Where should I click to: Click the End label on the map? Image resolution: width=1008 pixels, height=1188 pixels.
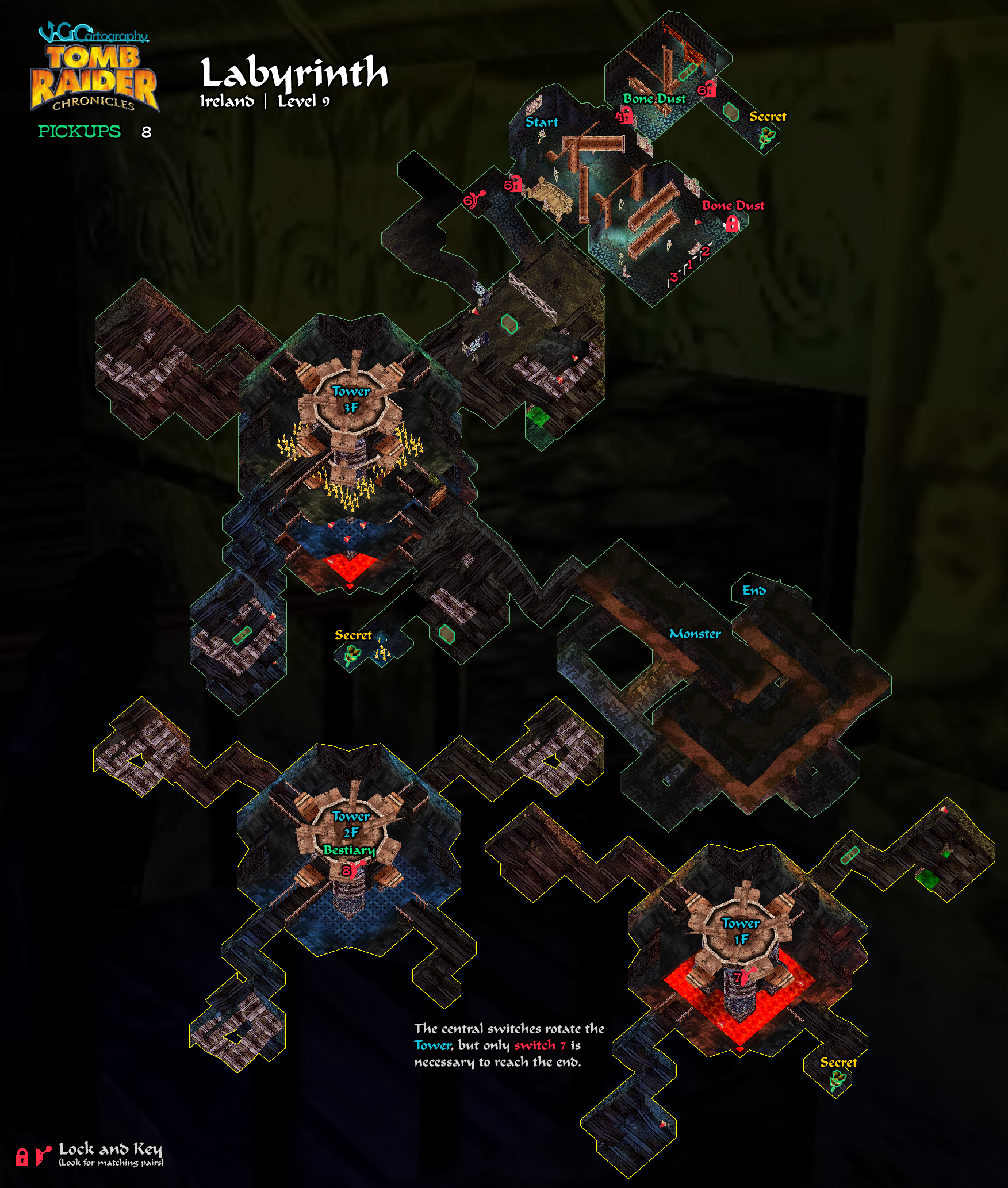coord(753,591)
